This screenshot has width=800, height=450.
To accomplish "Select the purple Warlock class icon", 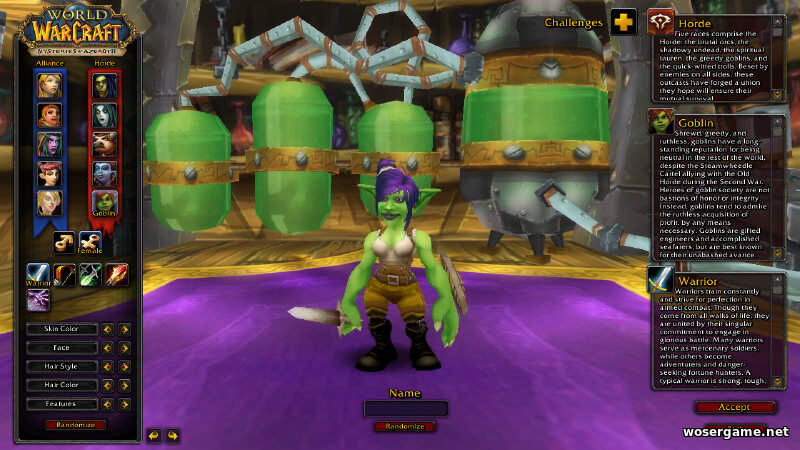I will tap(38, 300).
